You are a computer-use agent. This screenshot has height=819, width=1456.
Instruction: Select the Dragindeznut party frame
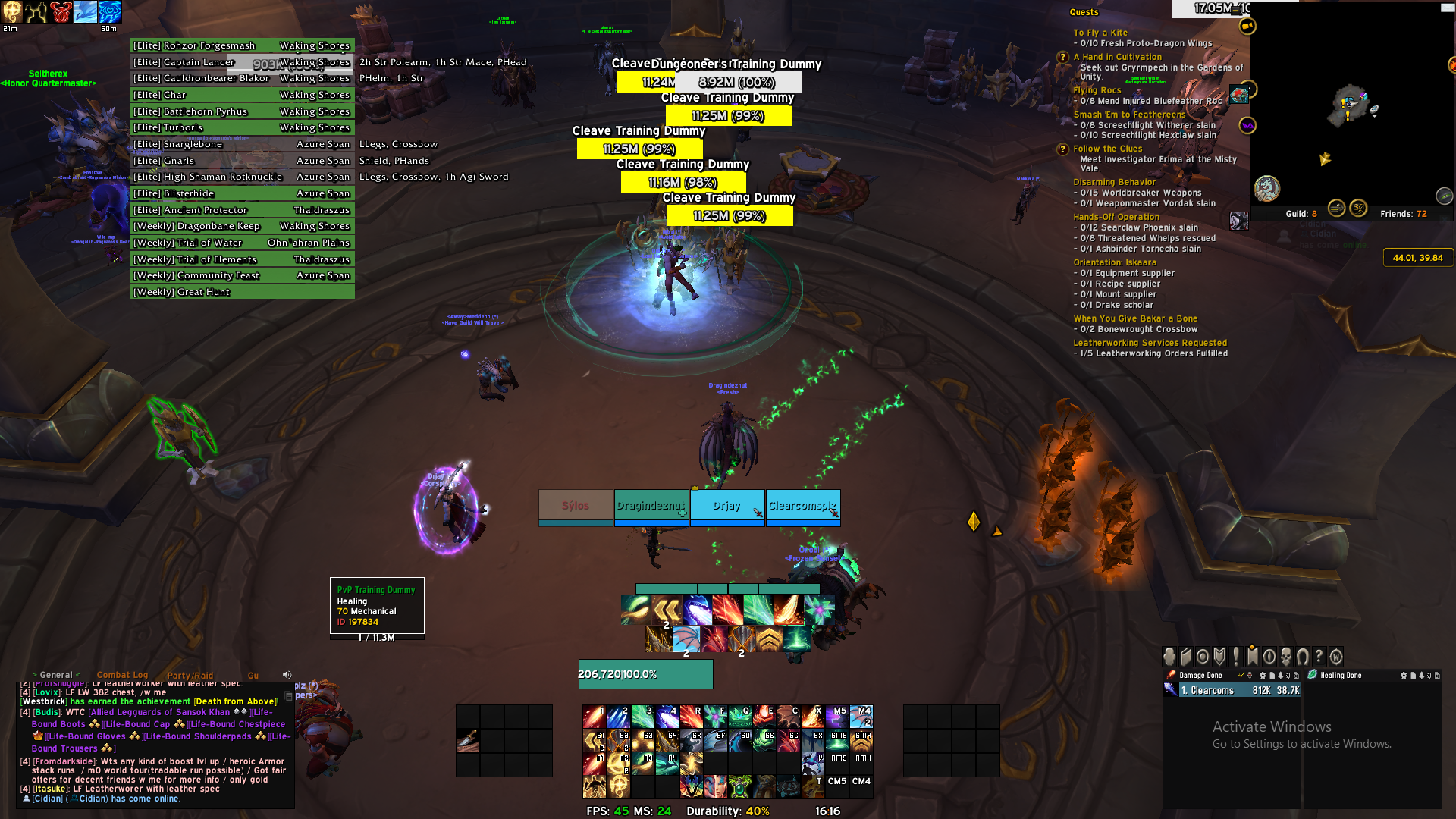(x=651, y=506)
